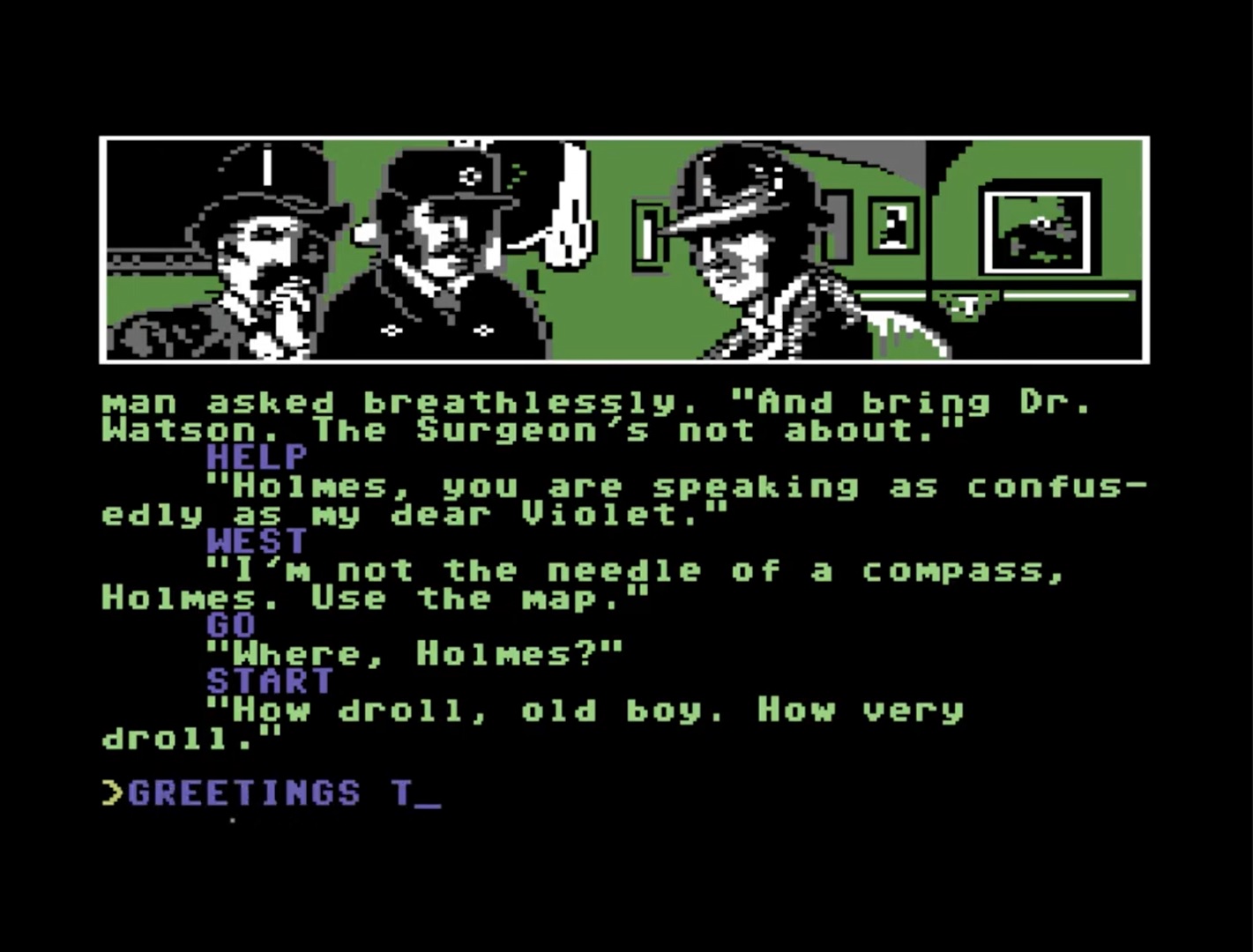Viewport: 1253px width, 952px height.
Task: Select the HELP command word
Action: coord(256,456)
